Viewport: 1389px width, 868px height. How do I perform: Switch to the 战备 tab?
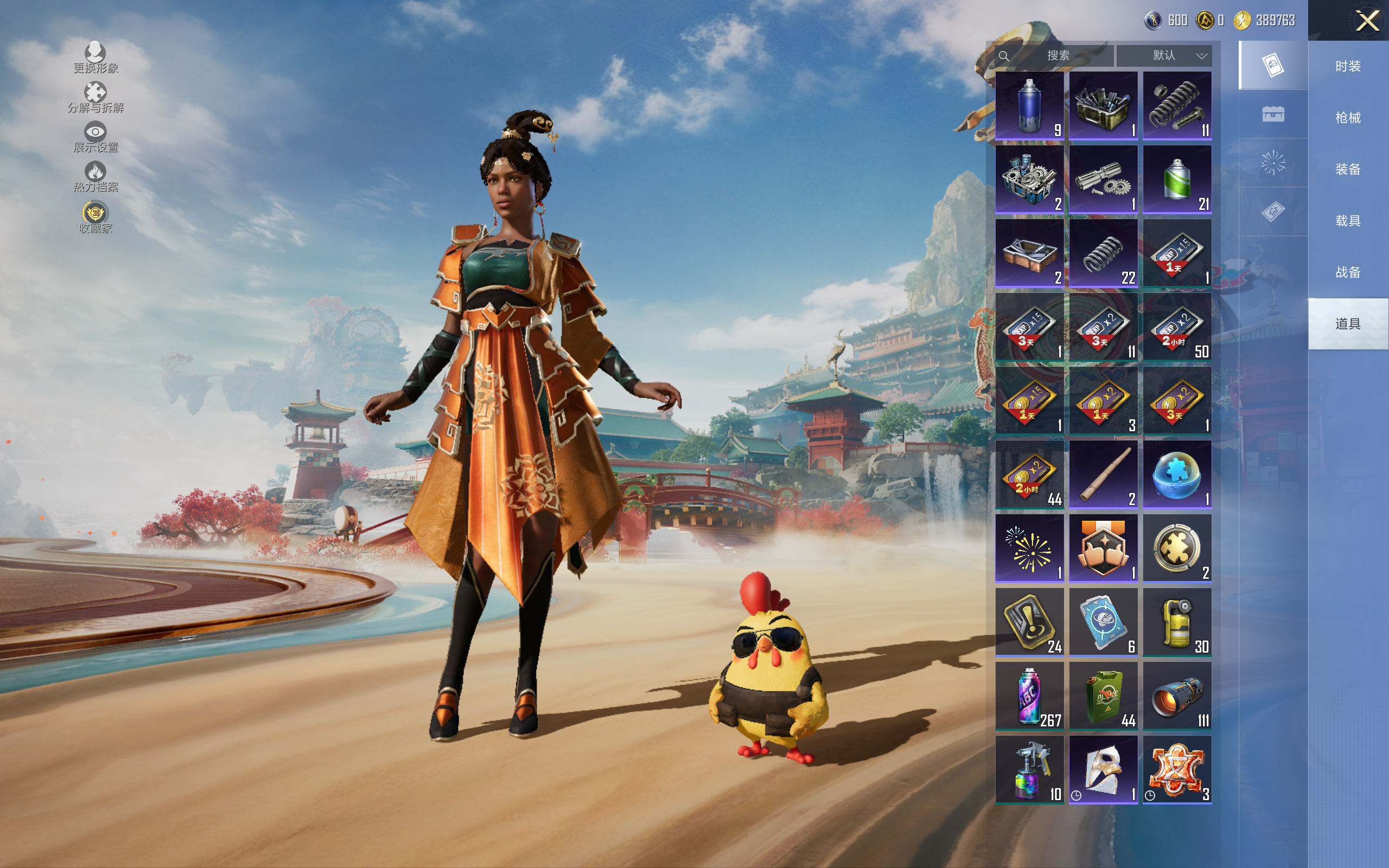tap(1347, 272)
